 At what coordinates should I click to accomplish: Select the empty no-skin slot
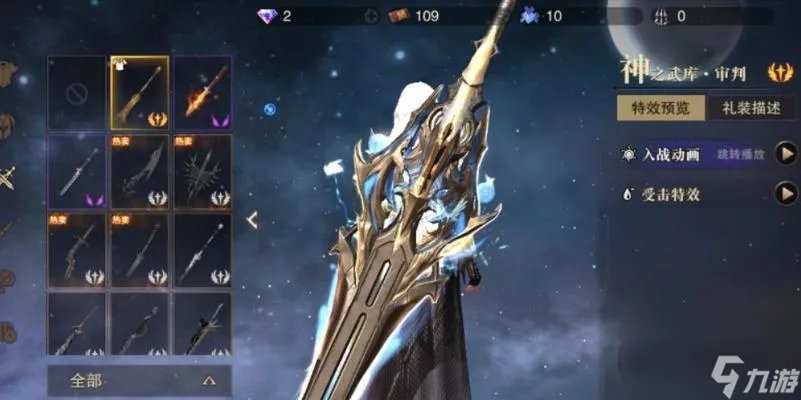[x=76, y=92]
